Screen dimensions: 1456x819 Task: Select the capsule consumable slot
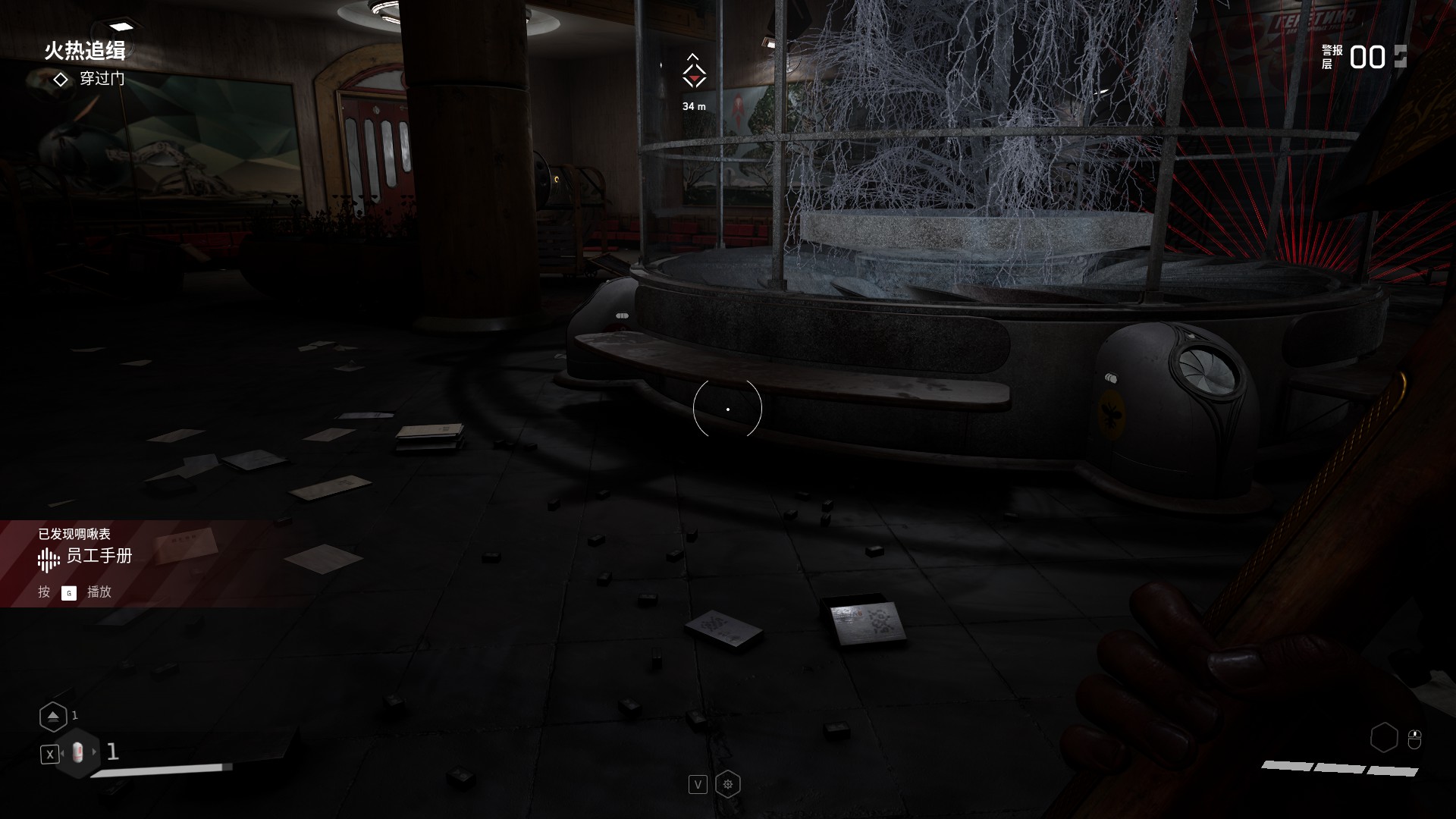click(x=77, y=753)
